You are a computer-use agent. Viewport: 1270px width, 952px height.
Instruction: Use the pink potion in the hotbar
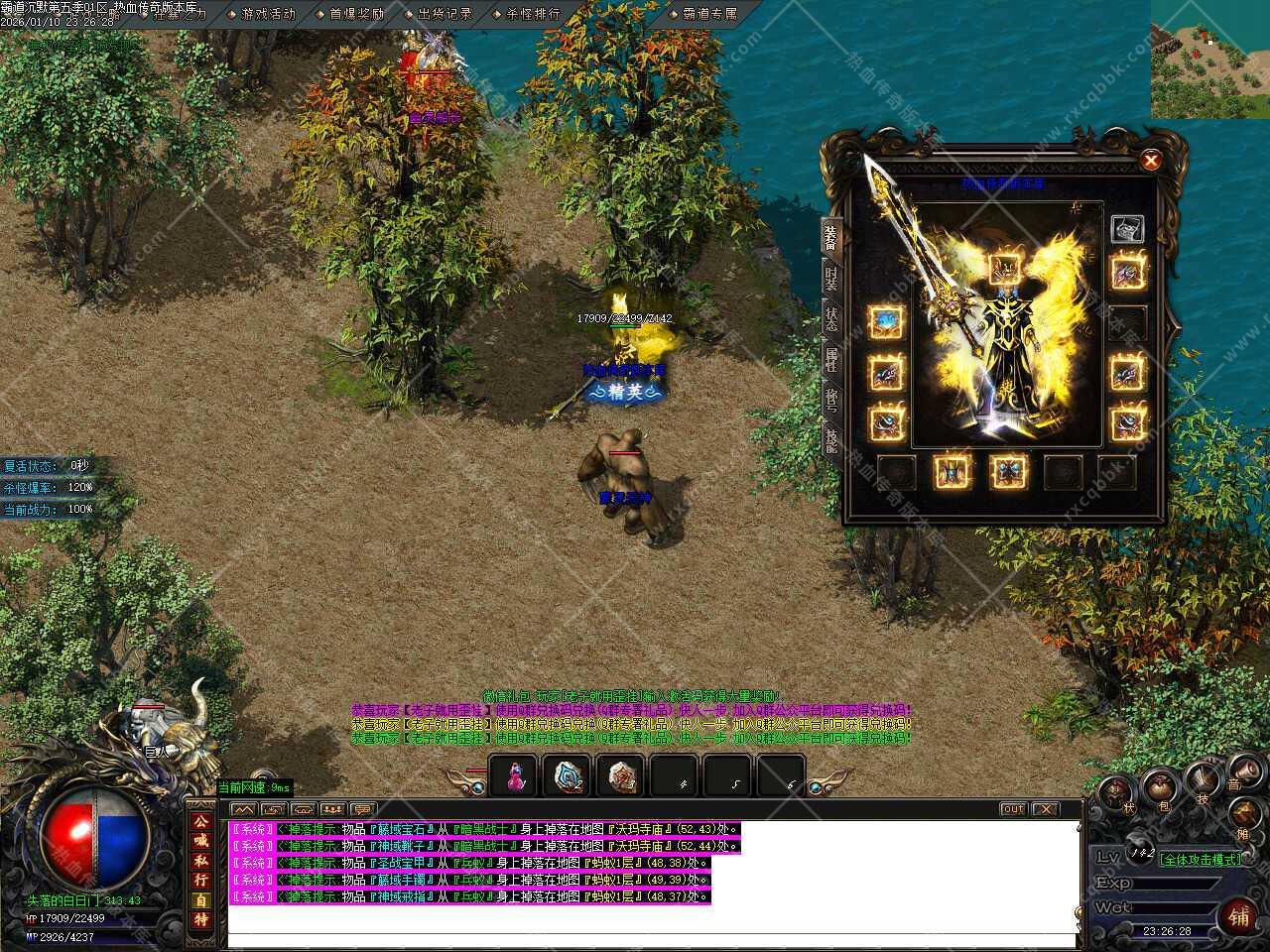coord(515,776)
